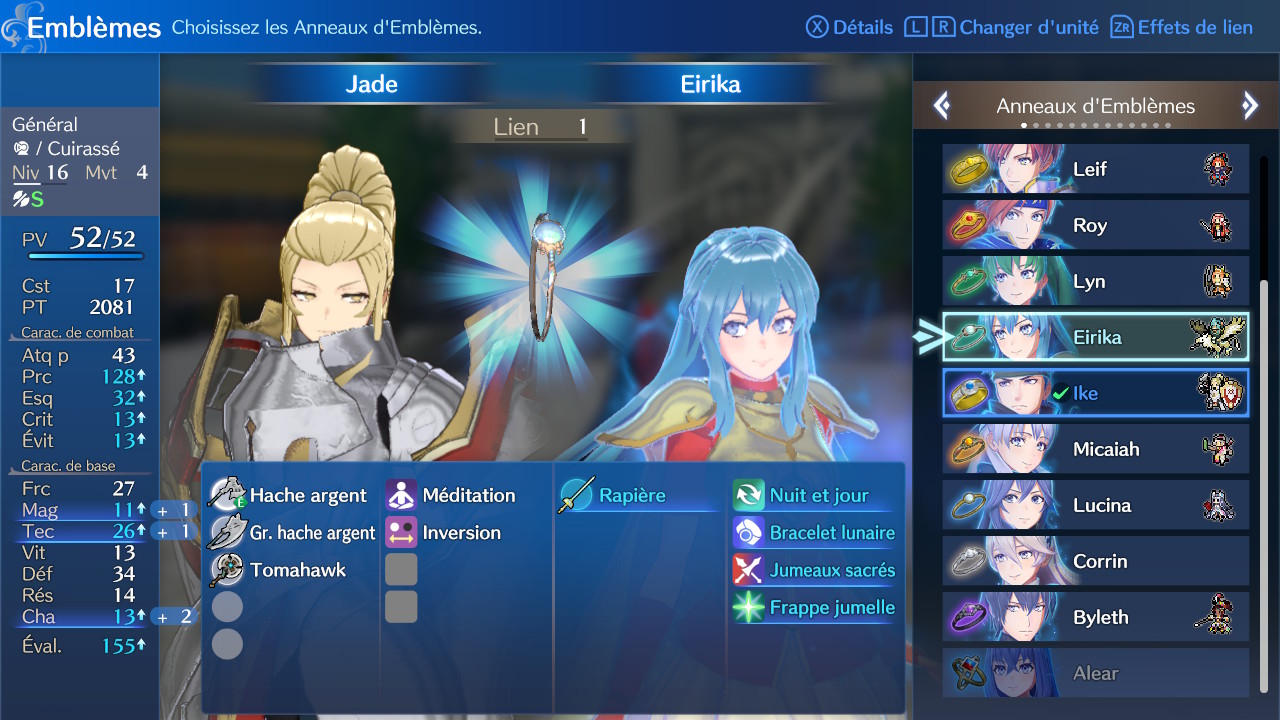Select the Hache argent weapon

(292, 495)
